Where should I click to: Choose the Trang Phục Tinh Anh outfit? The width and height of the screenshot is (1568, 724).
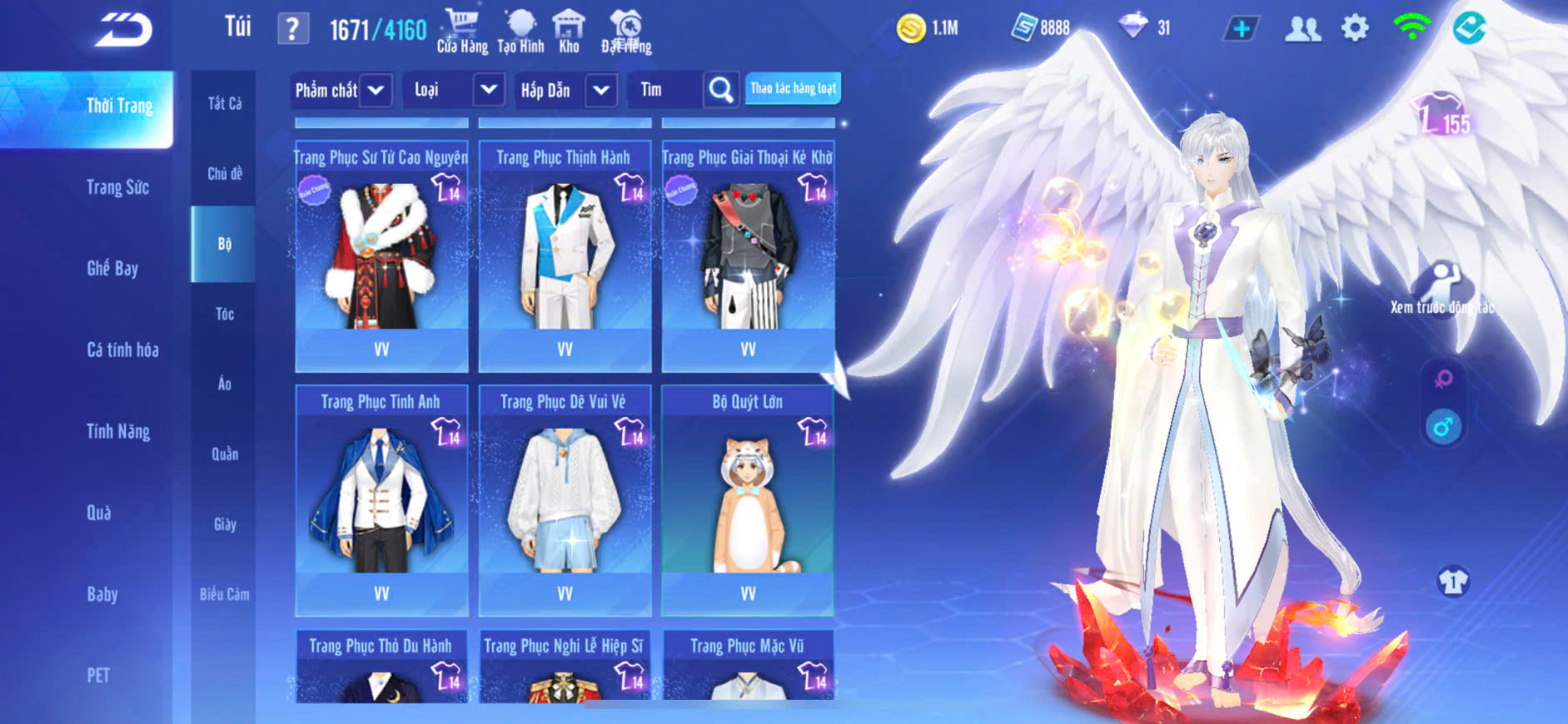click(x=381, y=499)
